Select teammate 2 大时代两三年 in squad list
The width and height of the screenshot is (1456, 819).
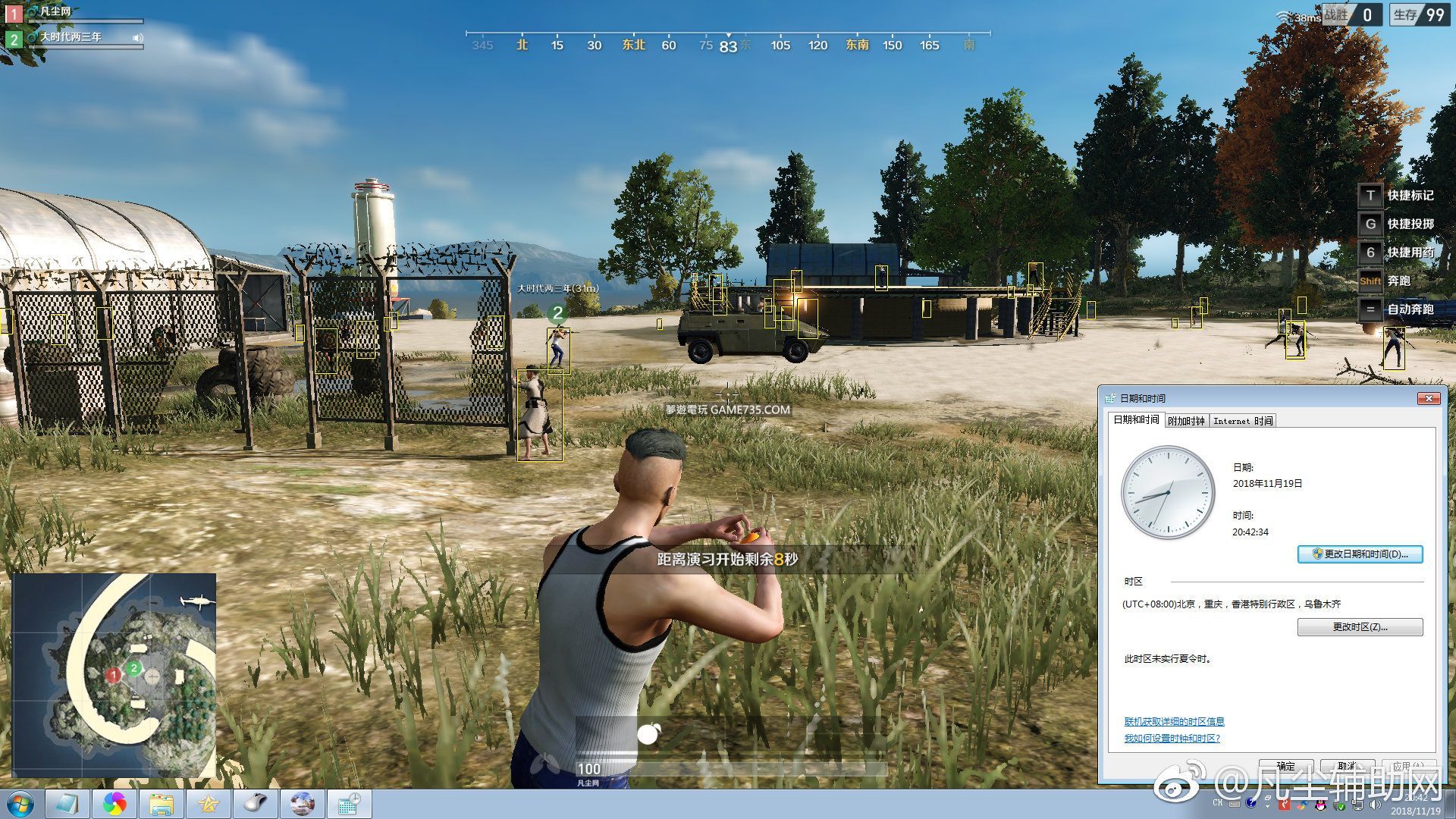tap(71, 37)
